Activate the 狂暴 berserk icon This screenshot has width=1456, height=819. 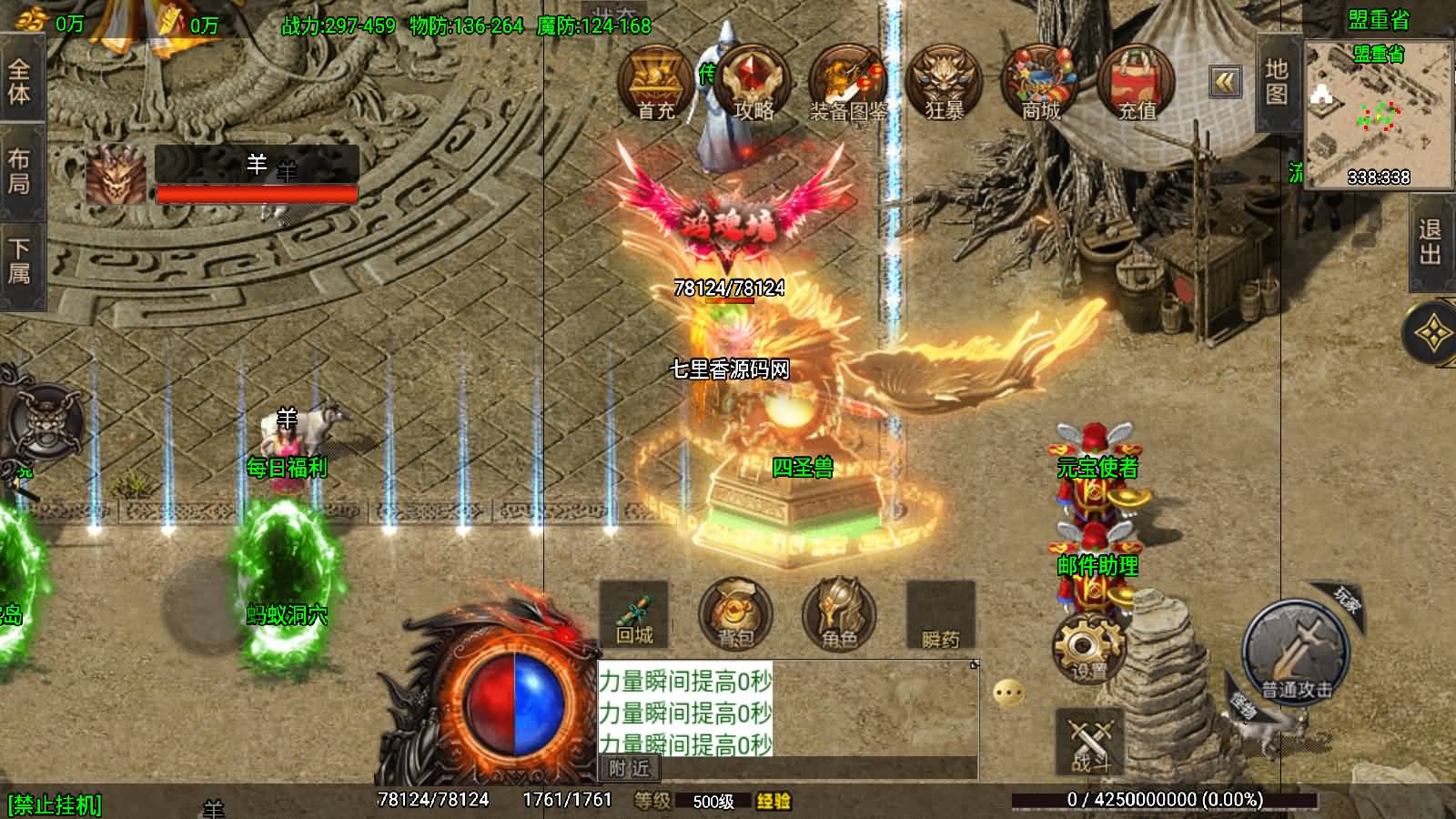[945, 84]
